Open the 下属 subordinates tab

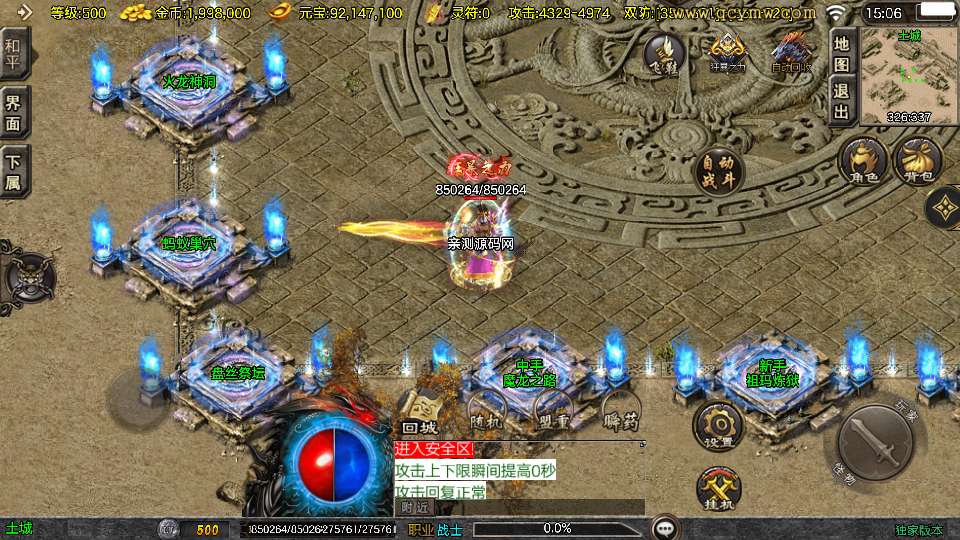tap(15, 171)
